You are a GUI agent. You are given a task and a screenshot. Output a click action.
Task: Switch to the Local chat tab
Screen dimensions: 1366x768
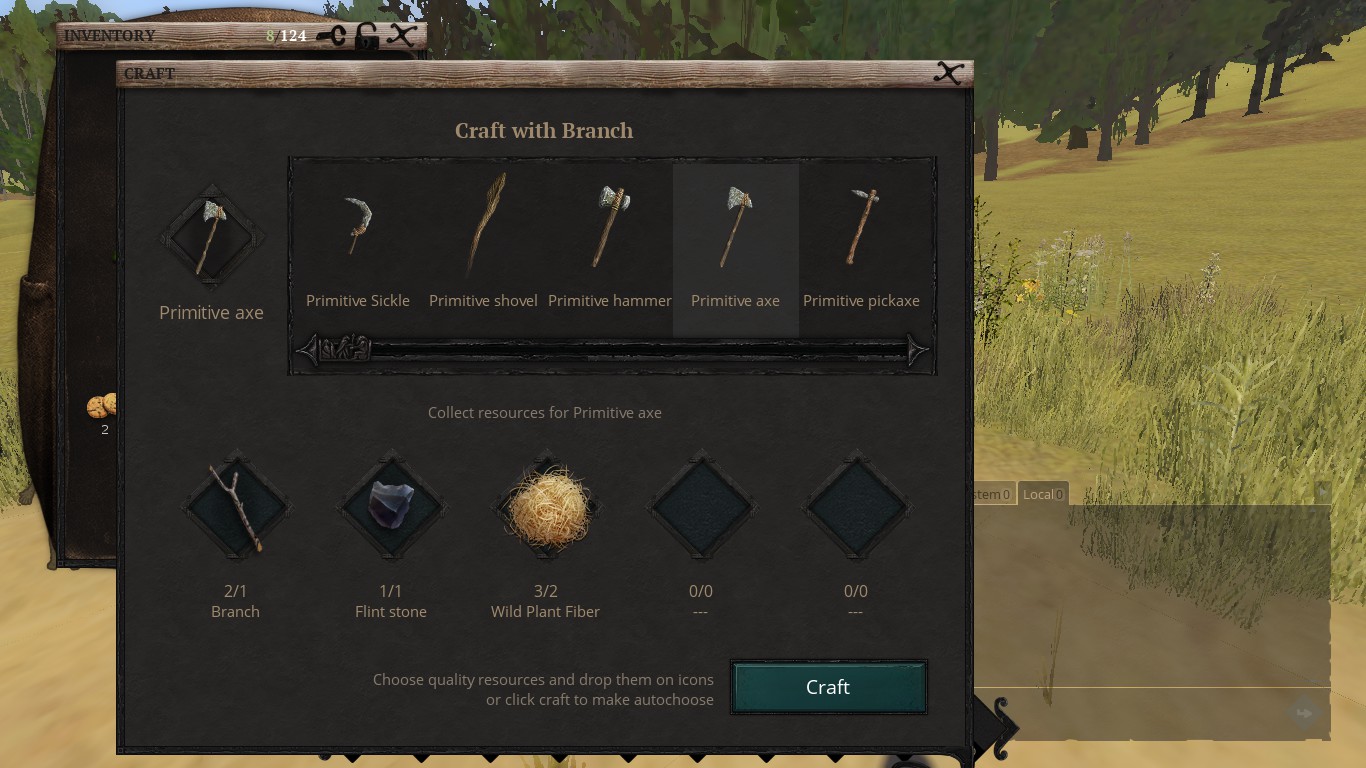coord(1043,494)
